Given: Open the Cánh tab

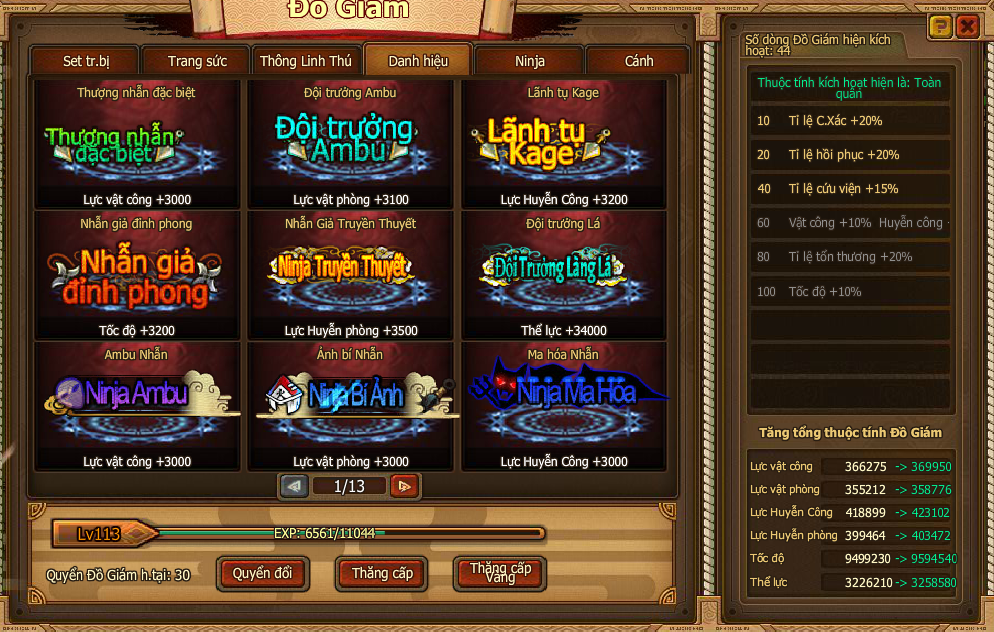Looking at the screenshot, I should [x=639, y=61].
